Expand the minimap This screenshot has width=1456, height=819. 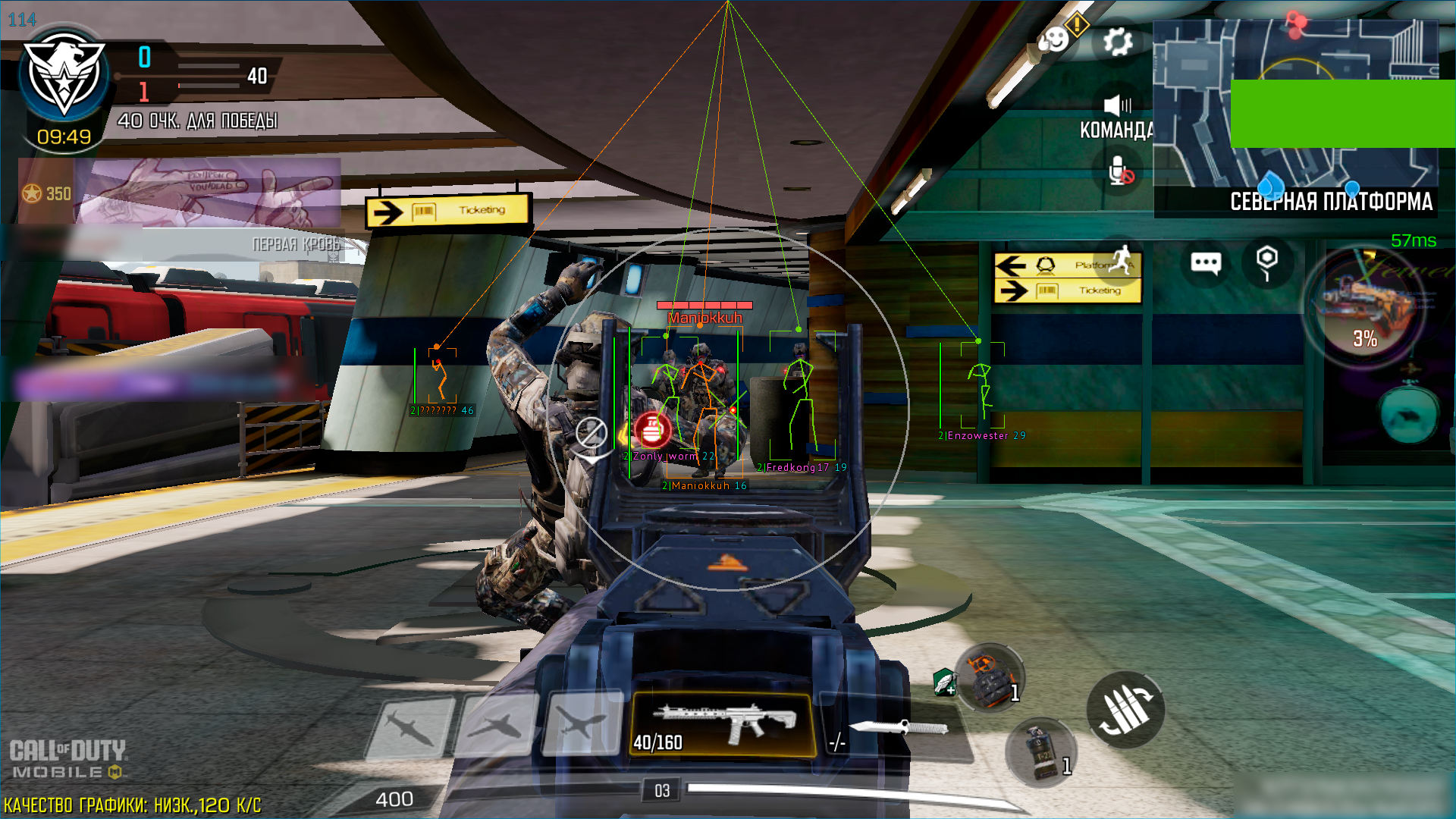pyautogui.click(x=1295, y=114)
